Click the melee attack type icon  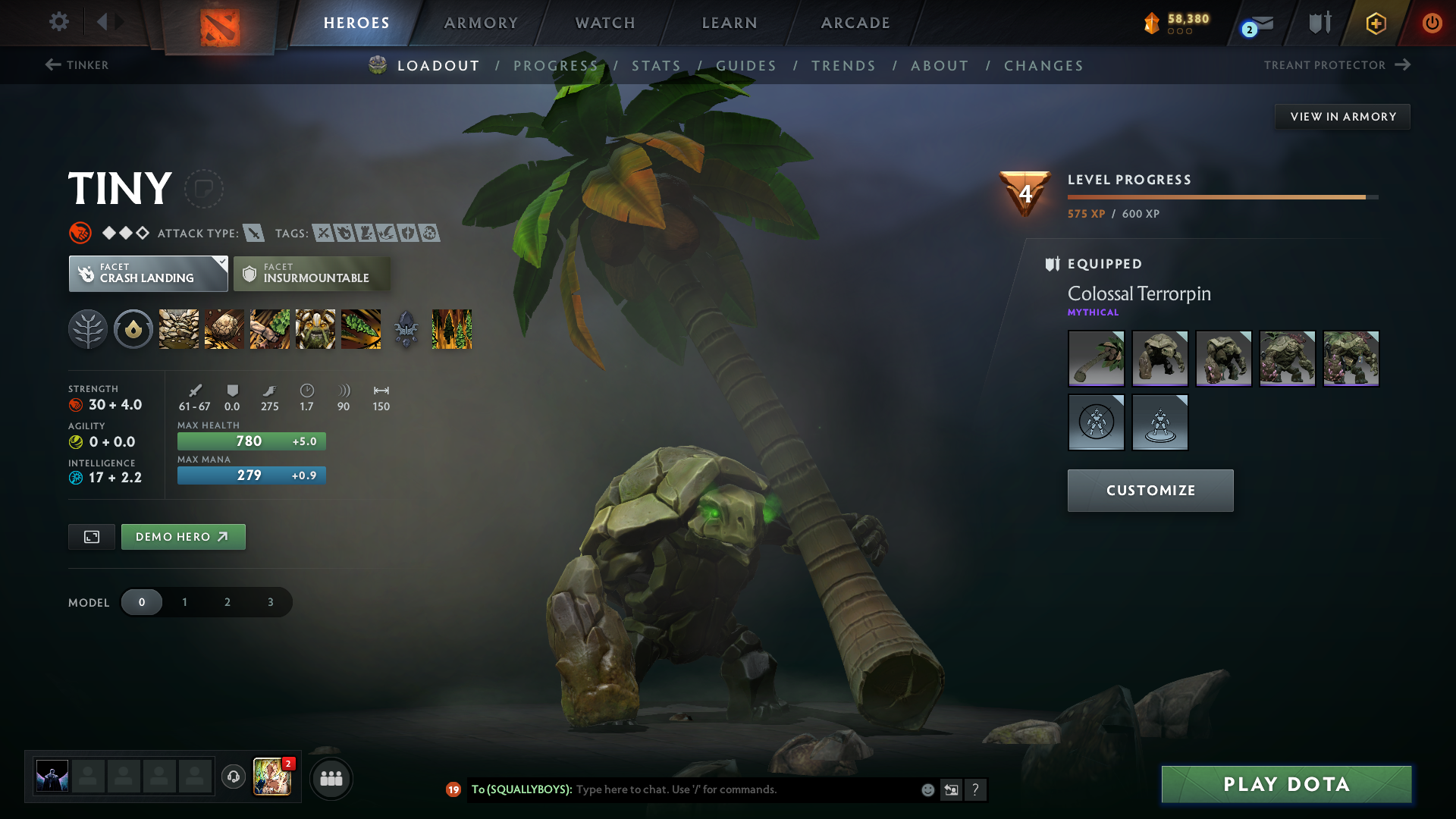click(256, 233)
